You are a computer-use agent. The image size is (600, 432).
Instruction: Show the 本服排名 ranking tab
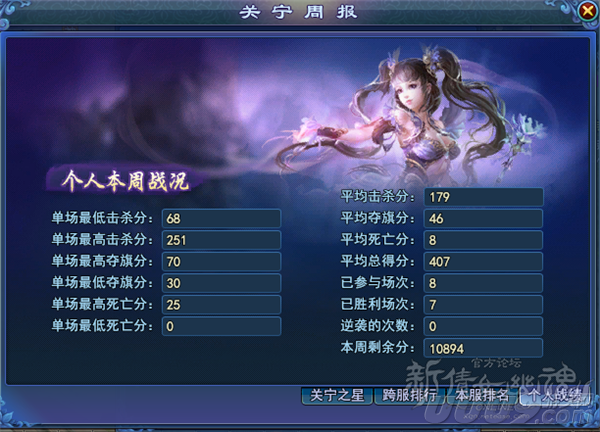482,394
